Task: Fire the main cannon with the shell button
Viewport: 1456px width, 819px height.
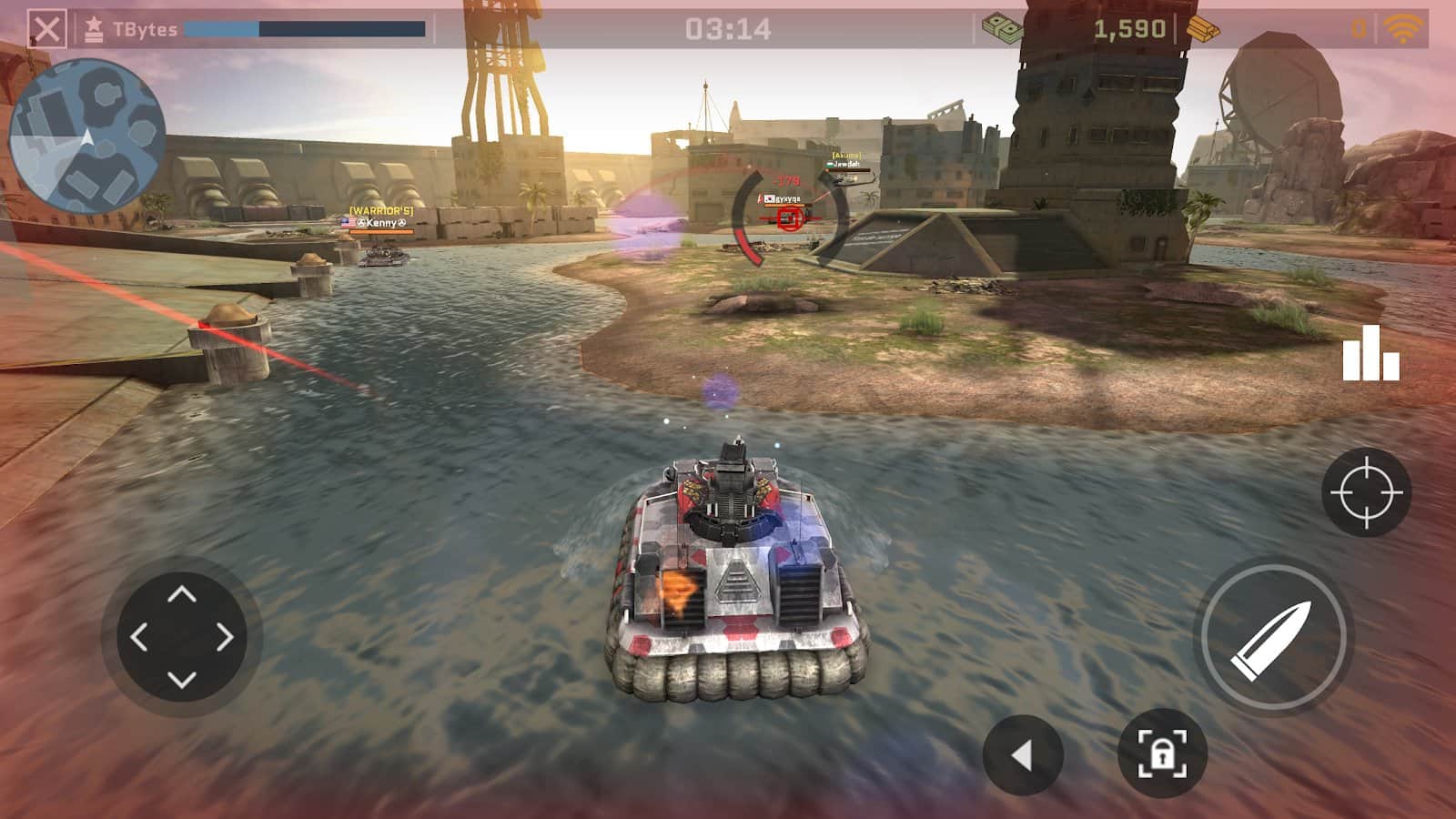Action: click(x=1272, y=636)
